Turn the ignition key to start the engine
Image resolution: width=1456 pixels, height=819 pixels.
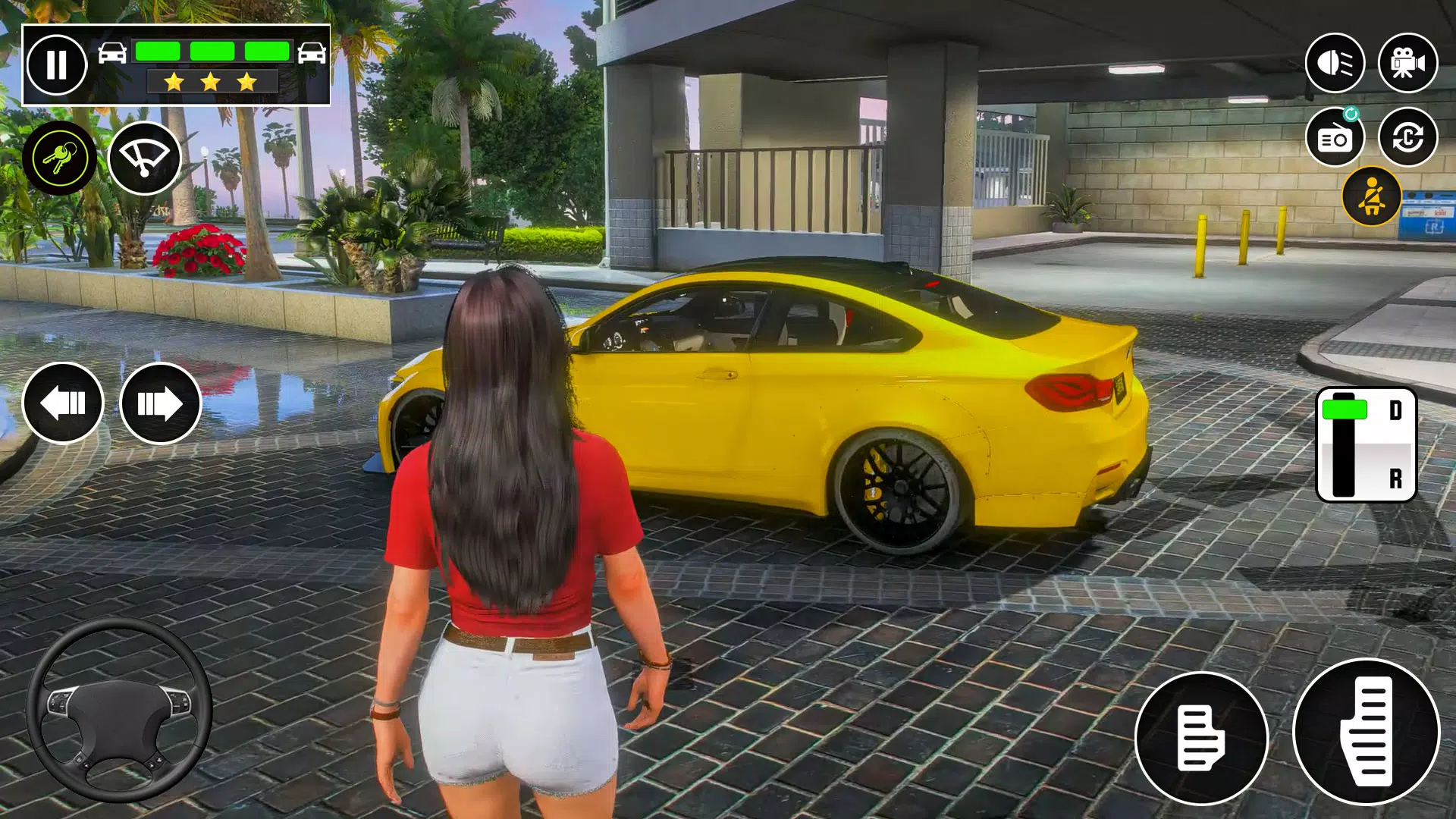click(59, 157)
